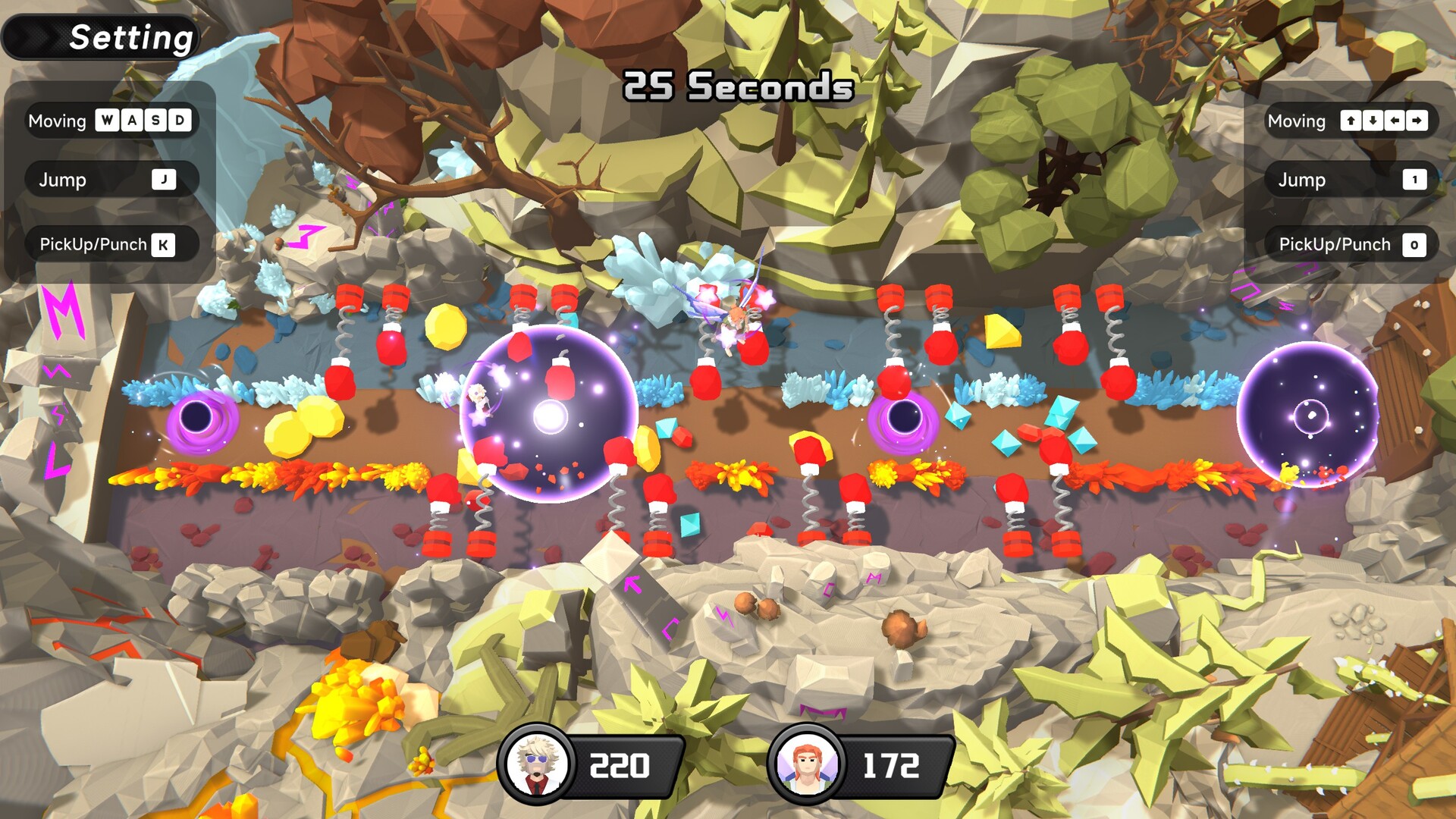Click the Moving label in the left panel
Screen dimensions: 1456x819
tap(57, 121)
